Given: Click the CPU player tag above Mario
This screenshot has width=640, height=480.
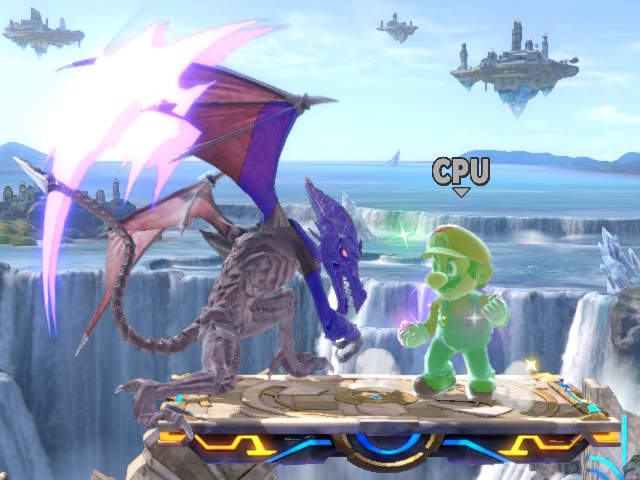Looking at the screenshot, I should 460,172.
